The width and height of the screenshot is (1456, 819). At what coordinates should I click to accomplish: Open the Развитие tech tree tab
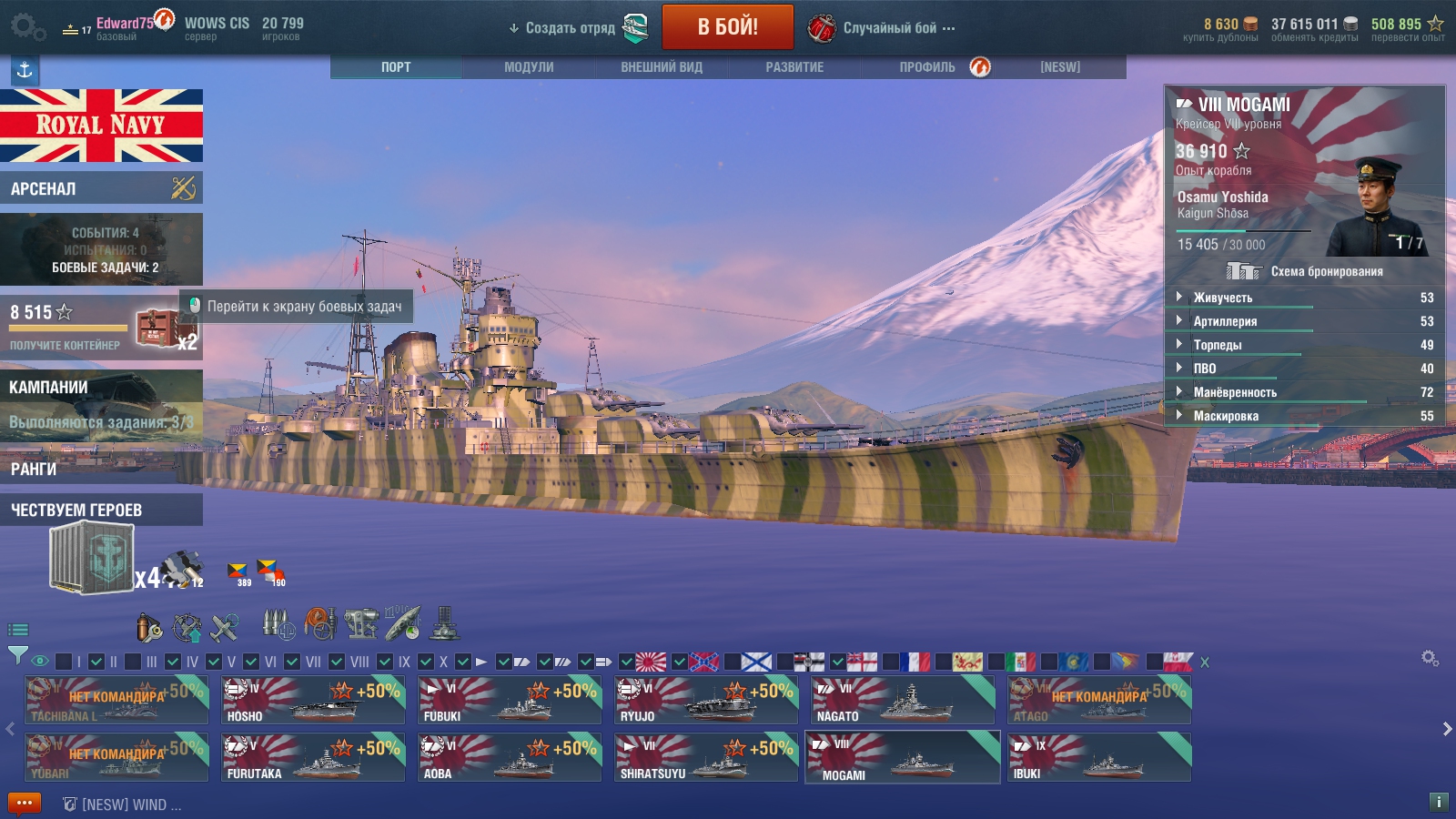coord(794,67)
